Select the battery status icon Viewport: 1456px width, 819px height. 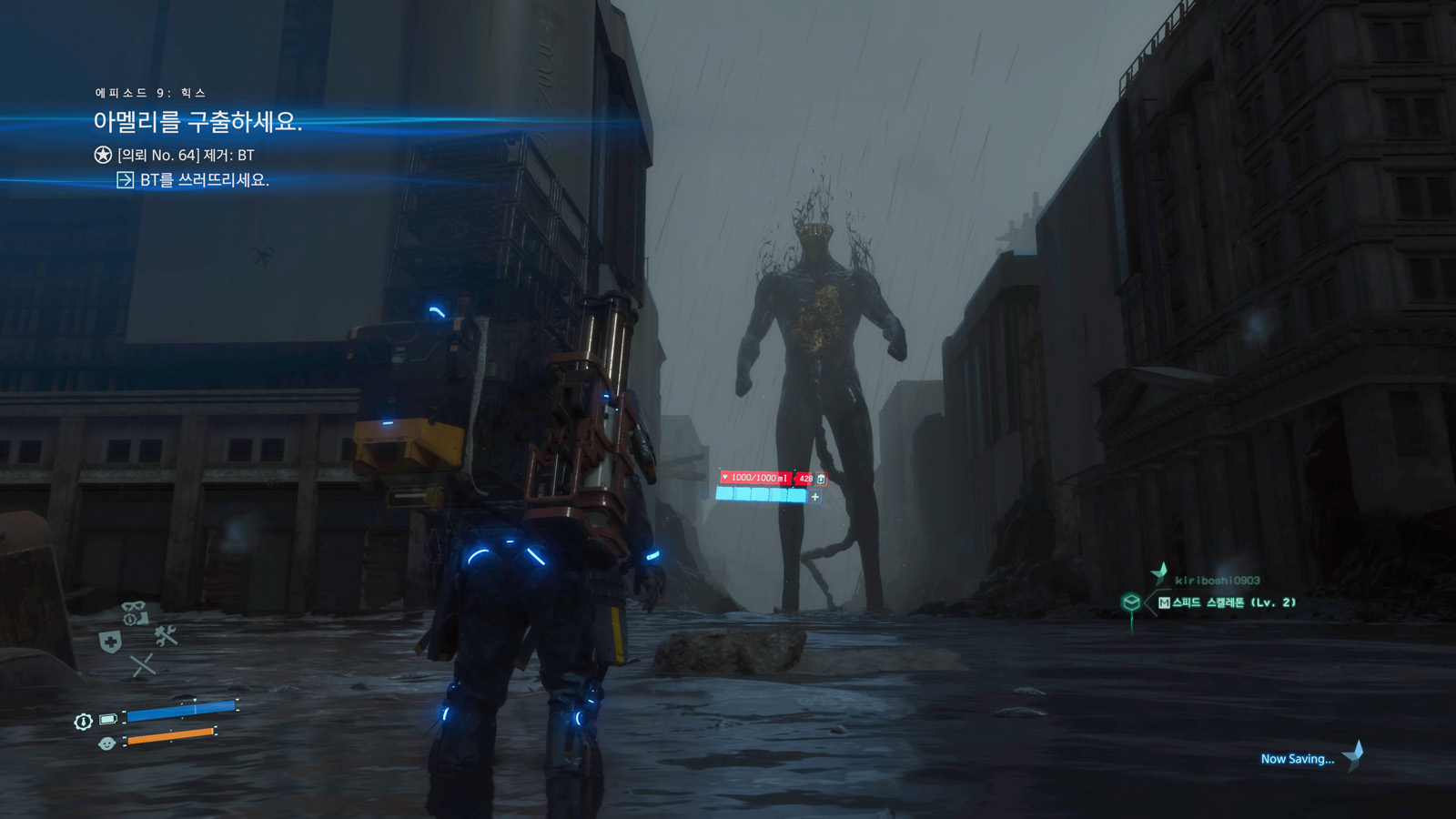point(108,720)
